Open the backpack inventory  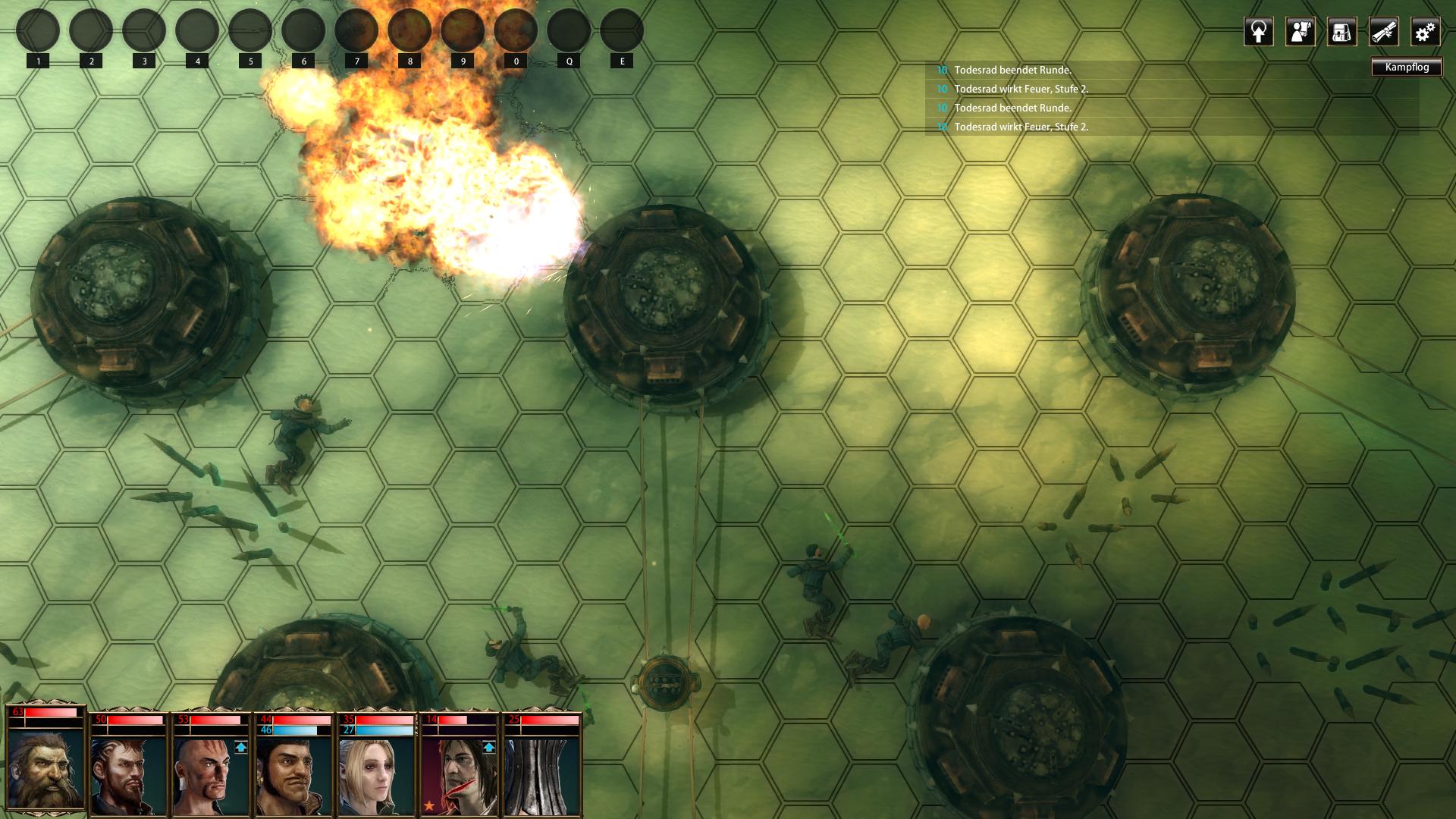point(1341,32)
